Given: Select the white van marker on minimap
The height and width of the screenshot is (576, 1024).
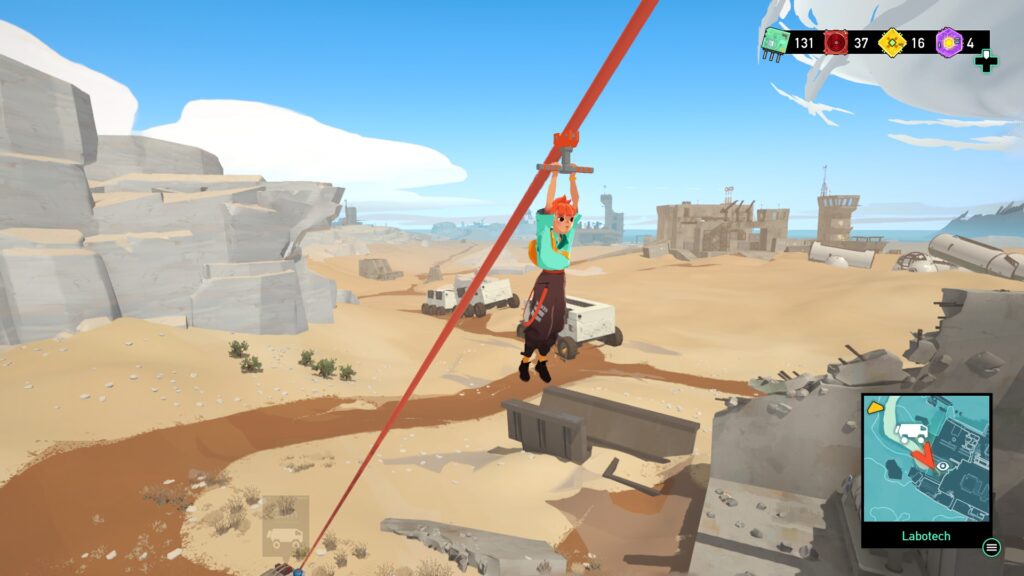Looking at the screenshot, I should tap(911, 433).
